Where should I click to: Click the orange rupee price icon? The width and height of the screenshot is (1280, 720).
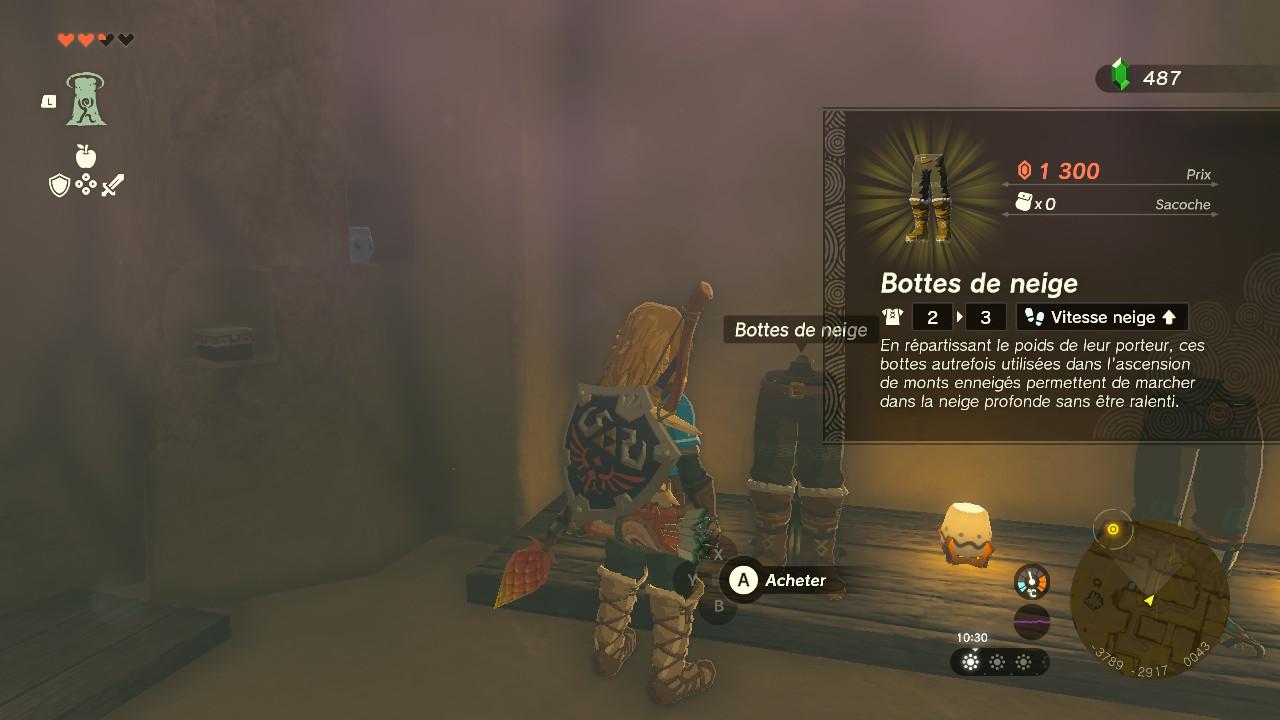[x=1022, y=170]
